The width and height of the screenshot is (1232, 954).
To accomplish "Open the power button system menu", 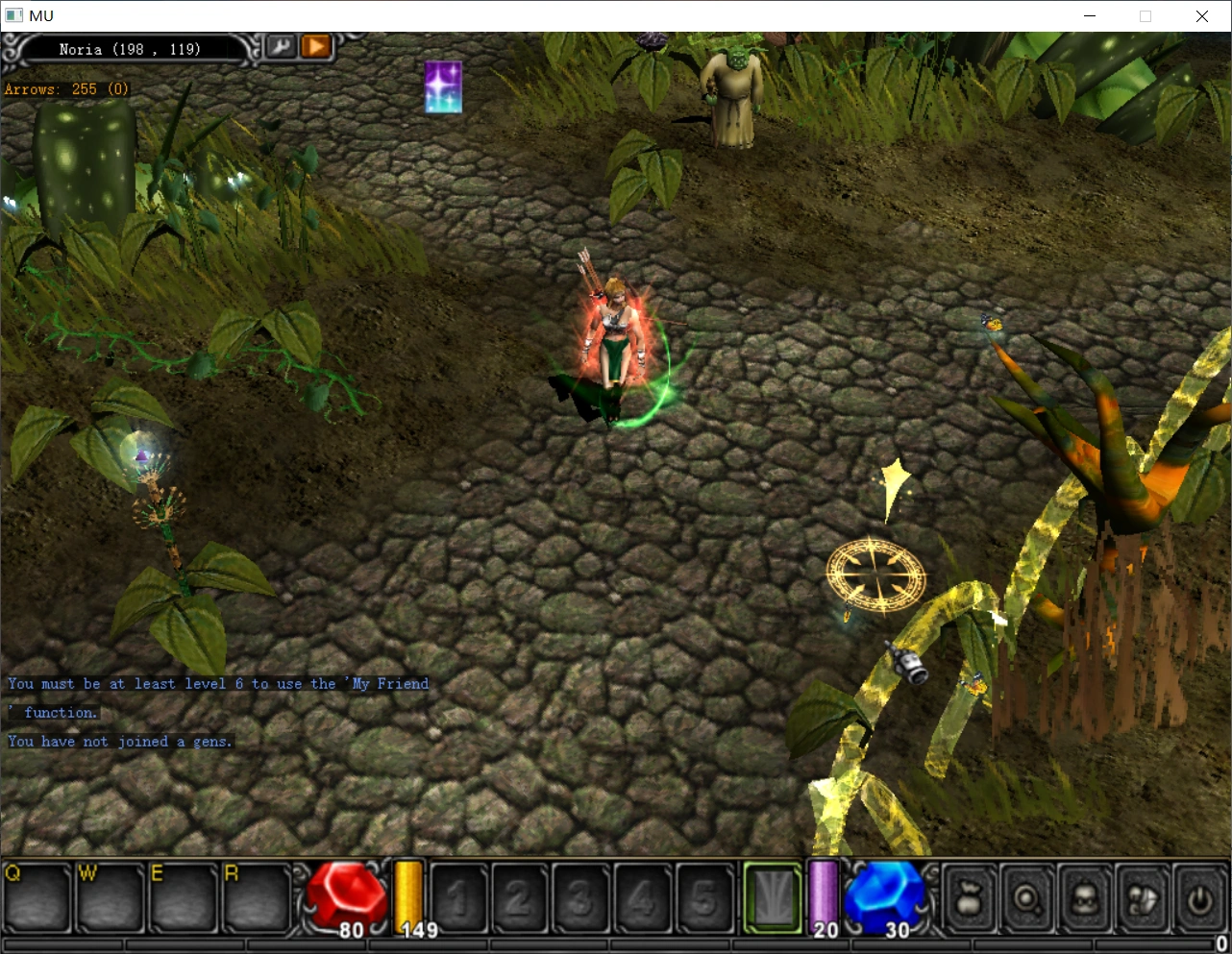I will 1199,899.
